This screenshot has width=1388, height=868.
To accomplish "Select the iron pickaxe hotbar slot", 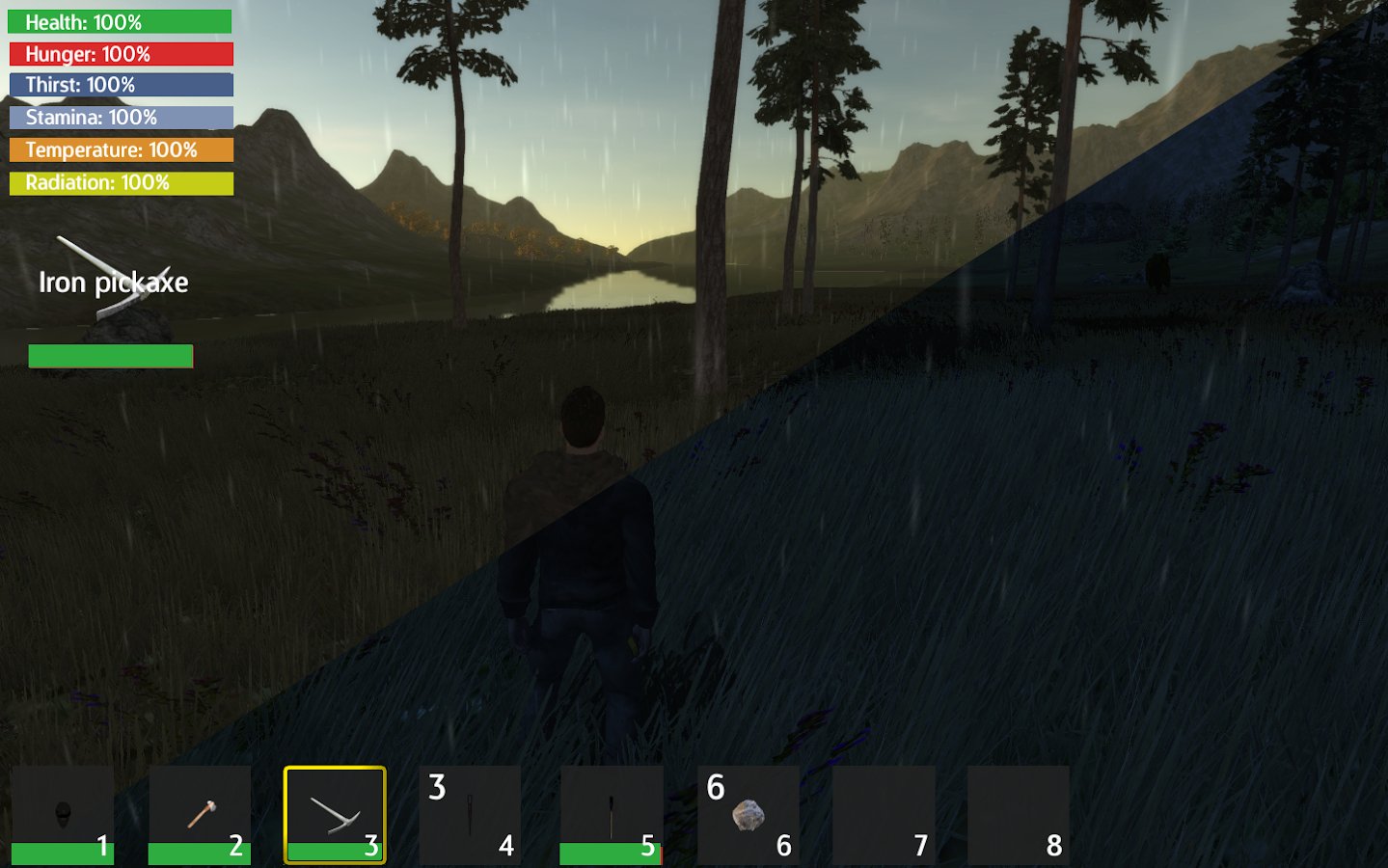I will (x=335, y=815).
